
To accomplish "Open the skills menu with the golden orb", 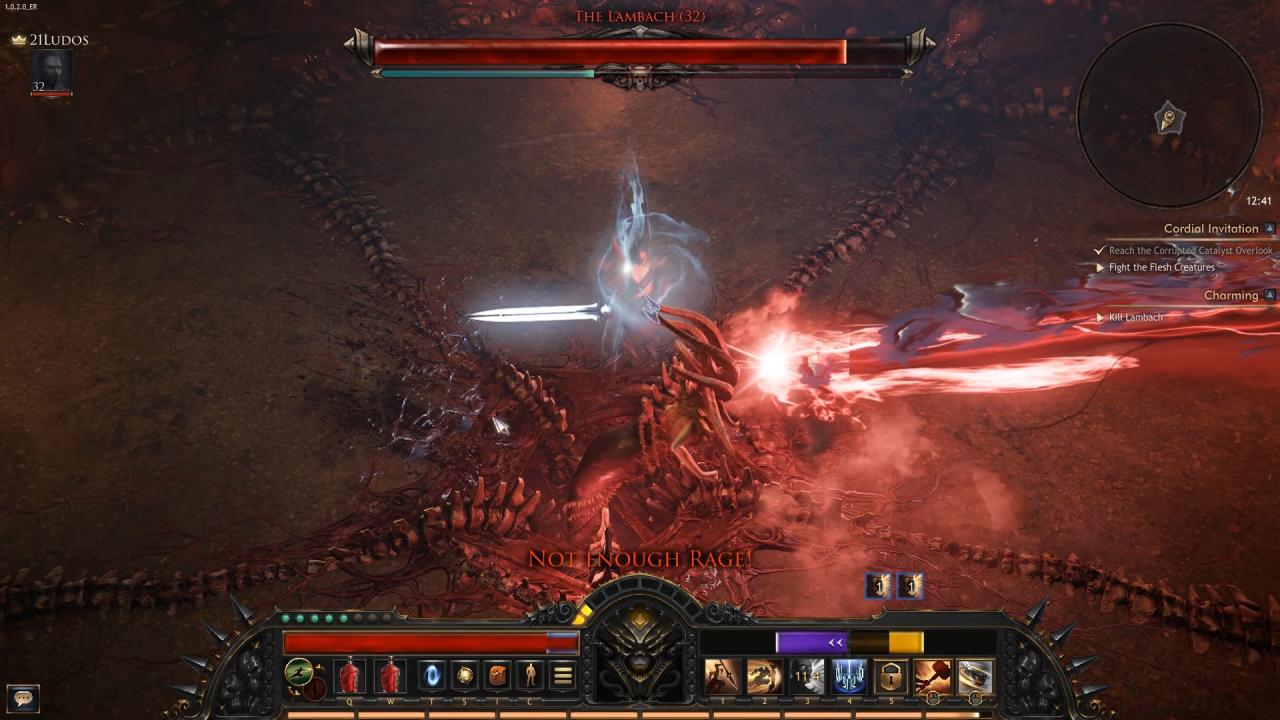I will (x=464, y=676).
